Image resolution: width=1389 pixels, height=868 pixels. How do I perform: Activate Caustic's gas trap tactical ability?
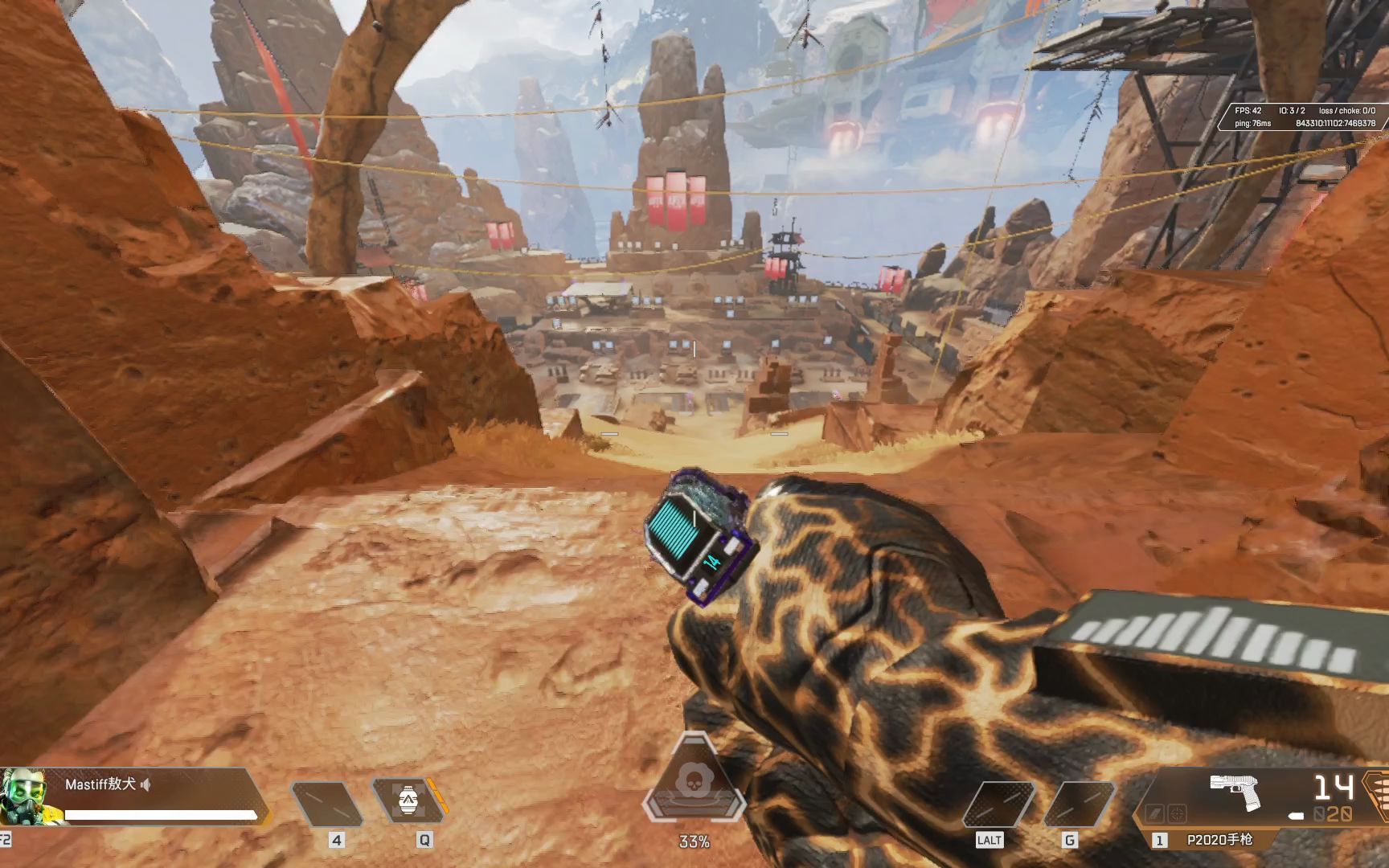click(x=408, y=798)
